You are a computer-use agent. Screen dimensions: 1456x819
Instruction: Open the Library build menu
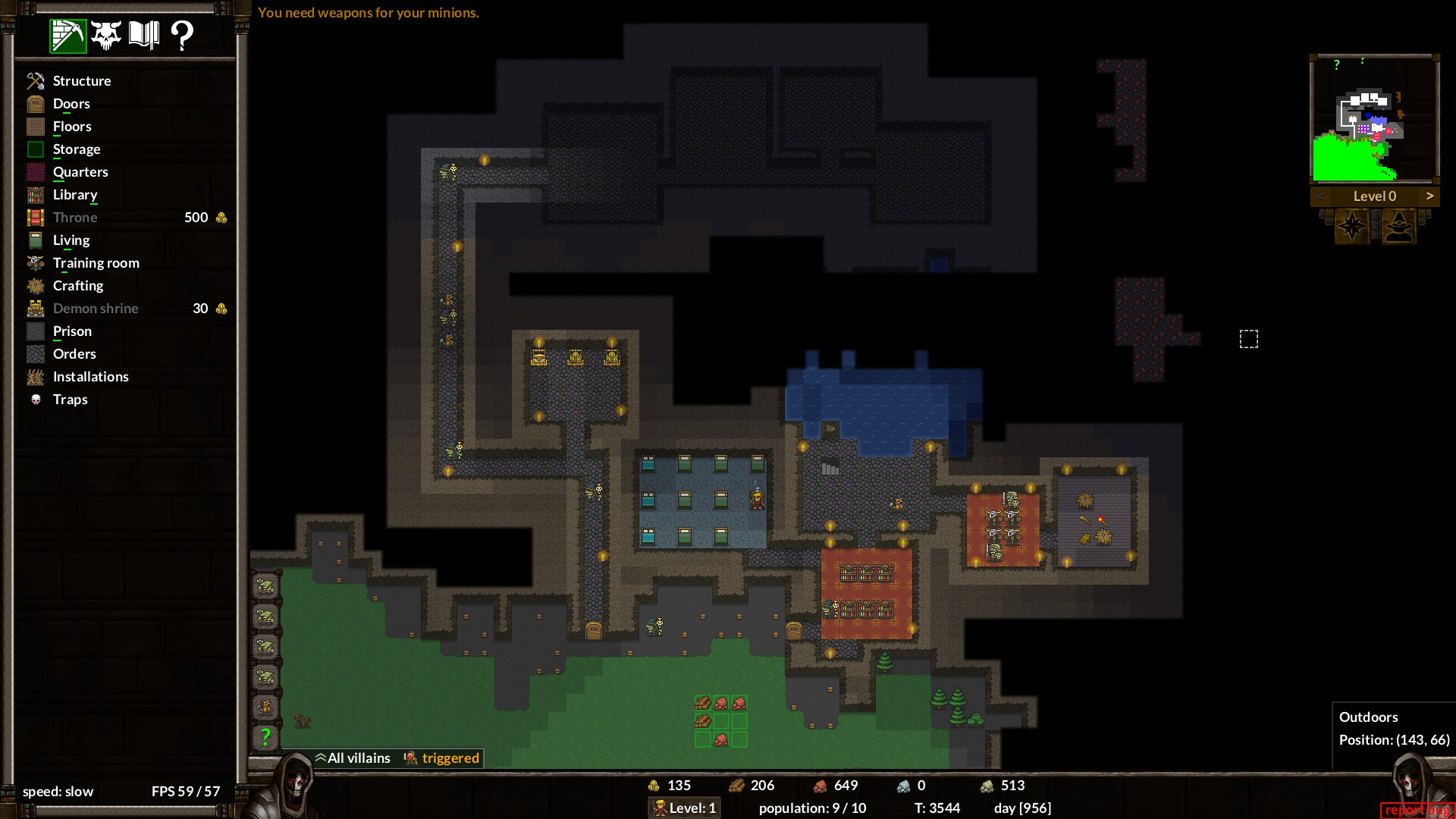pos(75,195)
